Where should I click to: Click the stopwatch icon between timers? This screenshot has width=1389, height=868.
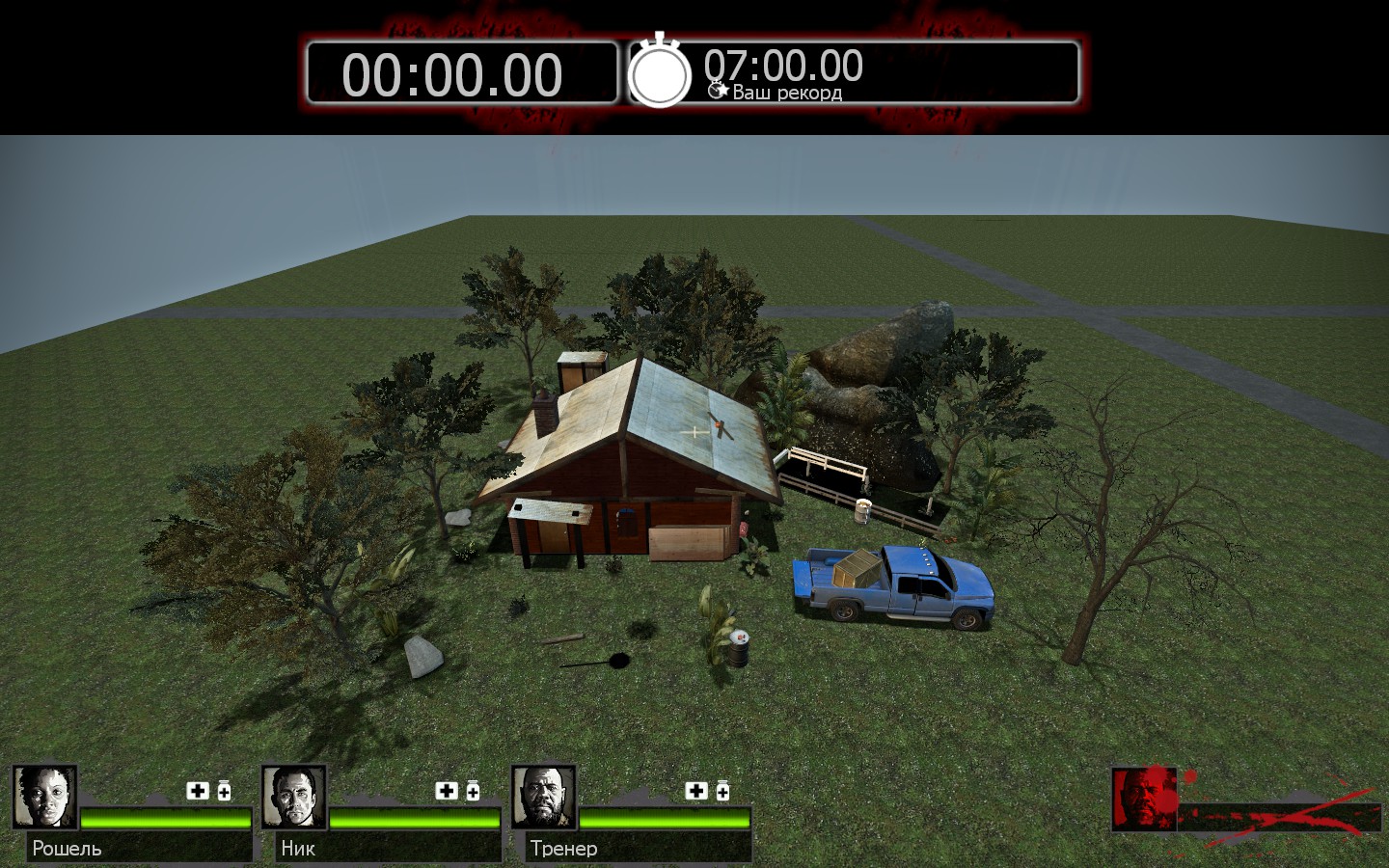click(x=660, y=73)
